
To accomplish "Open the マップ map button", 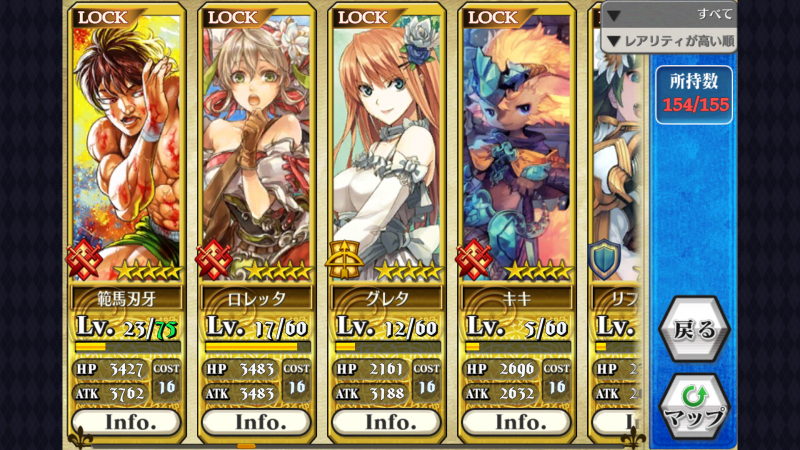I will pos(694,406).
